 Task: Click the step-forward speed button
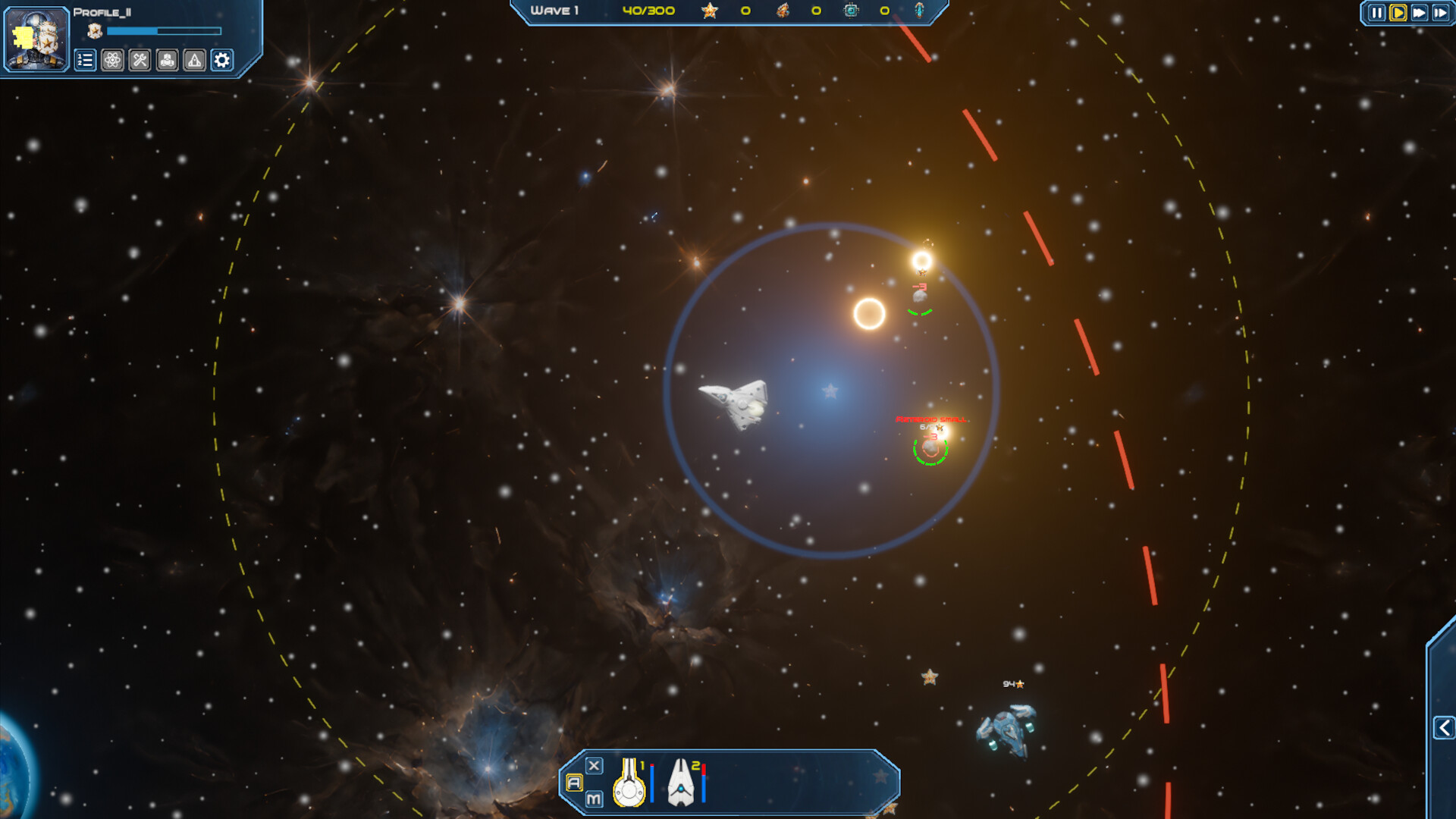coord(1440,13)
